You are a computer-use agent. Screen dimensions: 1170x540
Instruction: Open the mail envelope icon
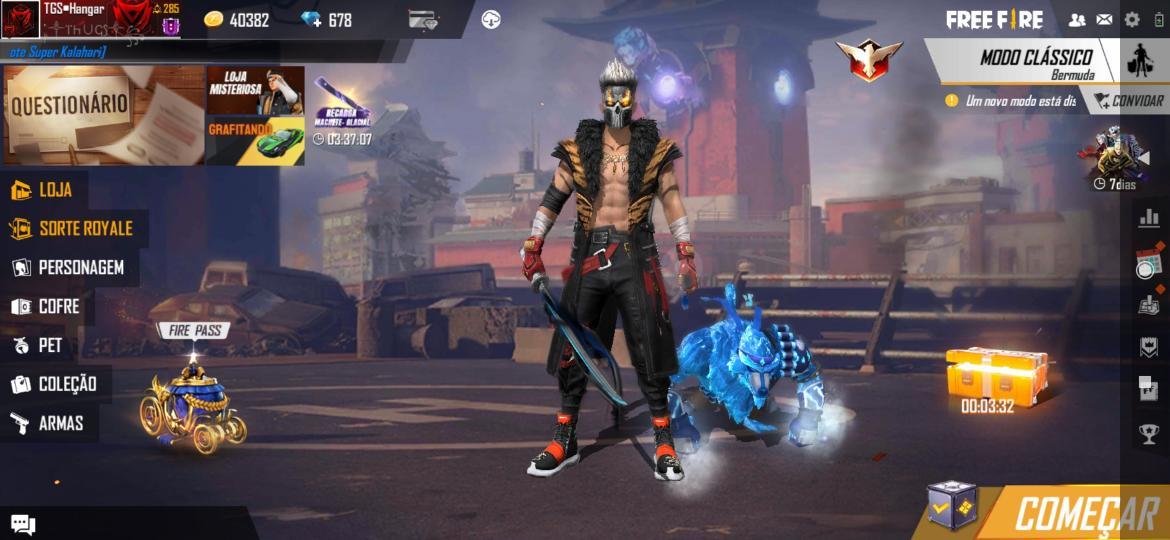click(1104, 19)
